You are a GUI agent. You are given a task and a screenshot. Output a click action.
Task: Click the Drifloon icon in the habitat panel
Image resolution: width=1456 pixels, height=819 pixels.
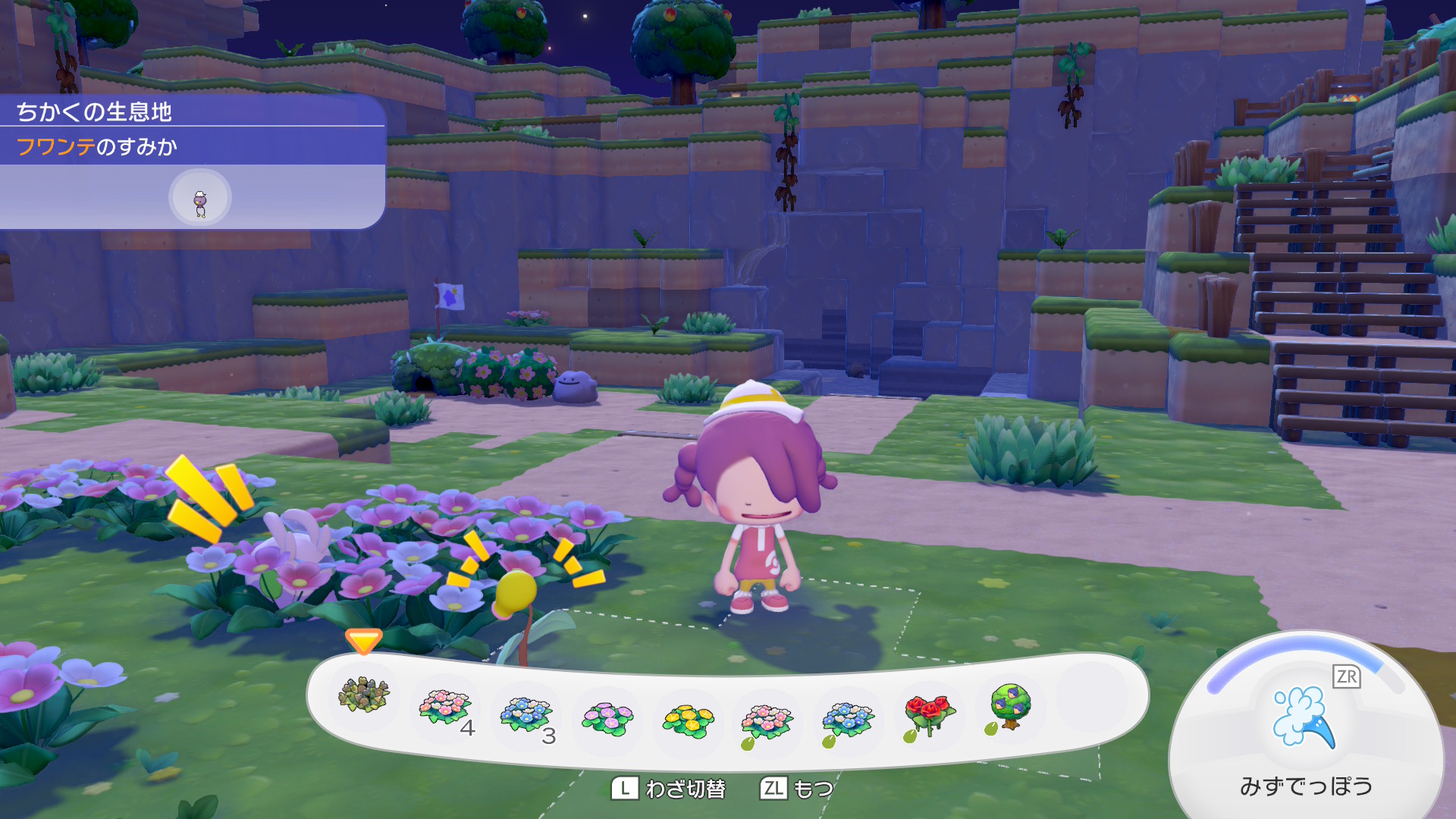200,199
